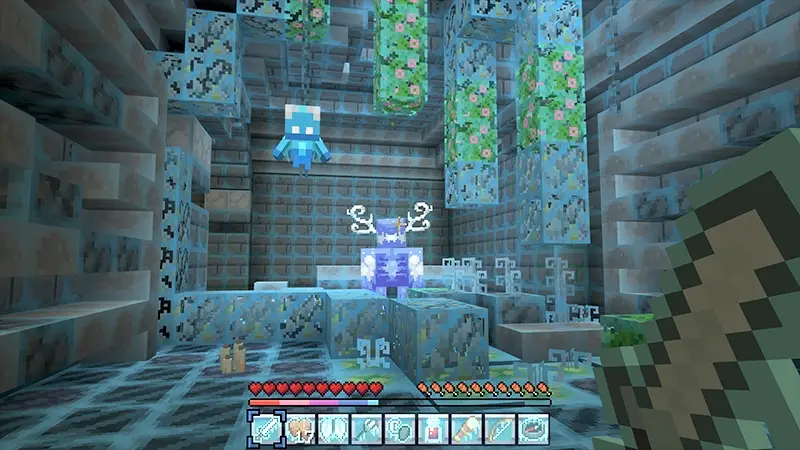Choose the food stack showing 17
800x450 pixels.
click(x=297, y=427)
